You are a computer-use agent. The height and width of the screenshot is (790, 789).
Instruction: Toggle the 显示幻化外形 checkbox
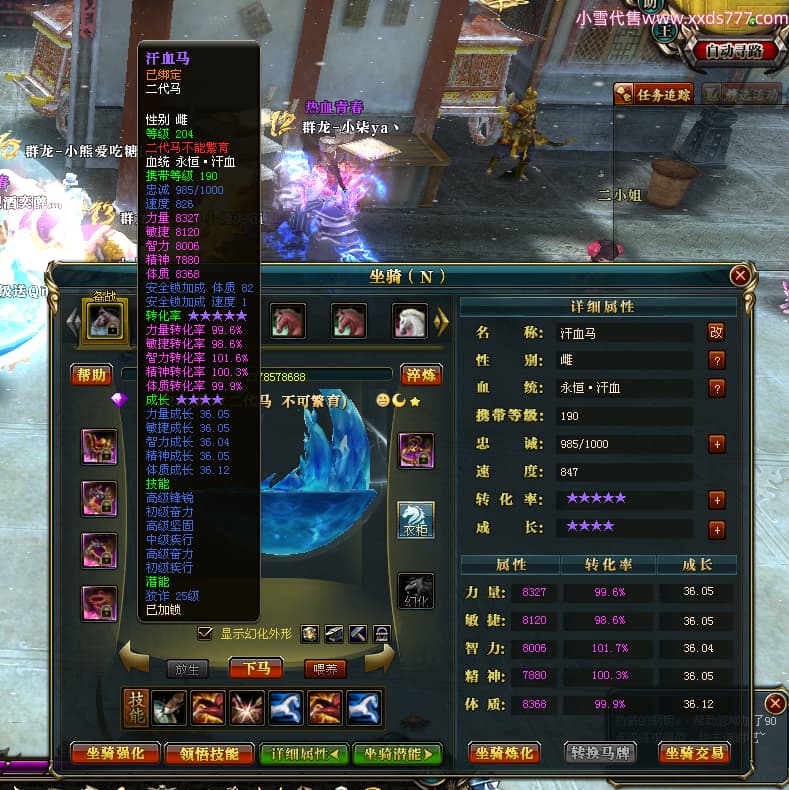point(206,633)
